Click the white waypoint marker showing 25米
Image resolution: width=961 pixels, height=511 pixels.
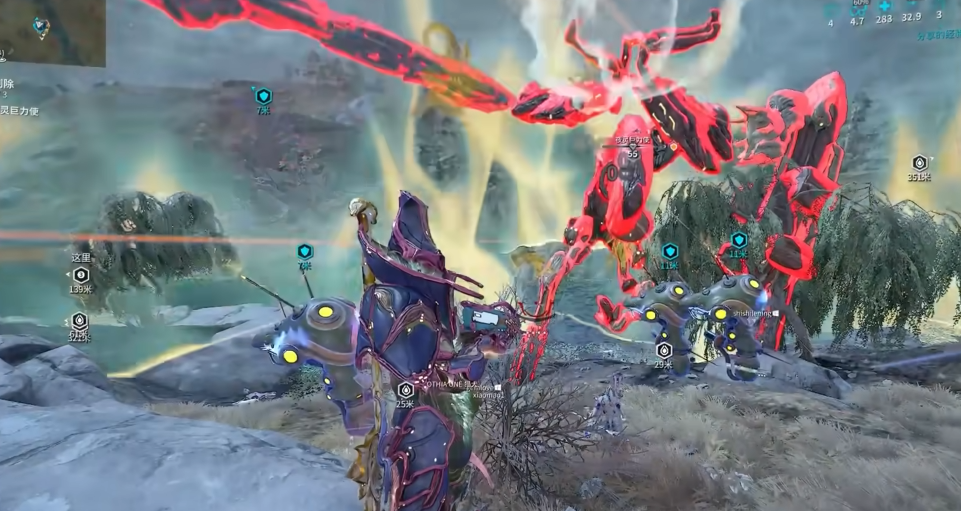click(405, 389)
